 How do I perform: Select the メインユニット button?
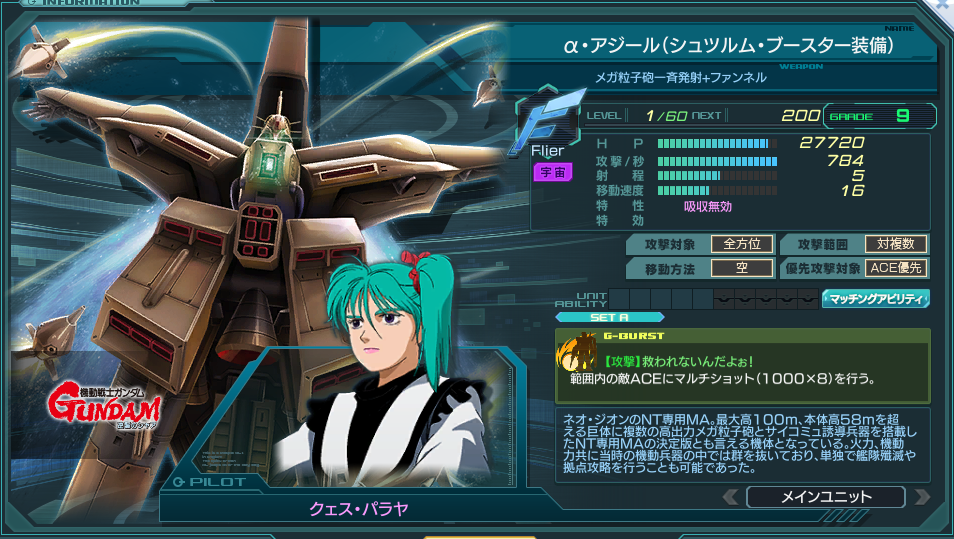[x=825, y=496]
